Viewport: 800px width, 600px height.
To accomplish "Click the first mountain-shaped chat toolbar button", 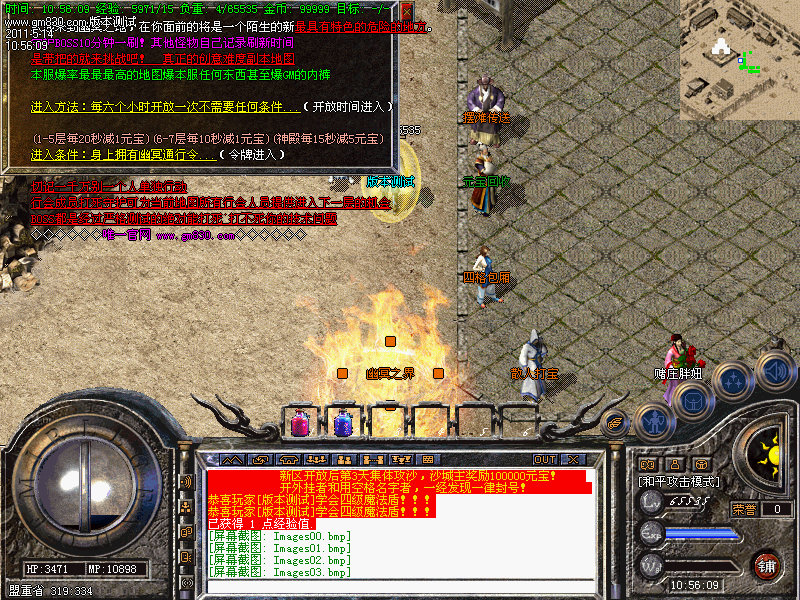I will point(232,460).
